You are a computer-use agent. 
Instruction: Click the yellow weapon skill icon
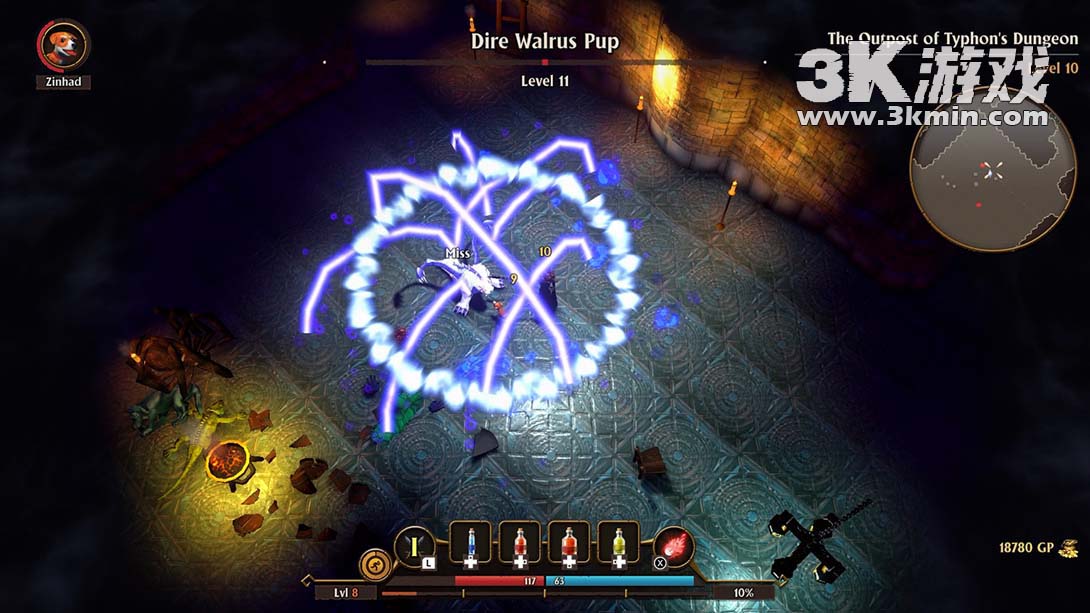pos(413,546)
